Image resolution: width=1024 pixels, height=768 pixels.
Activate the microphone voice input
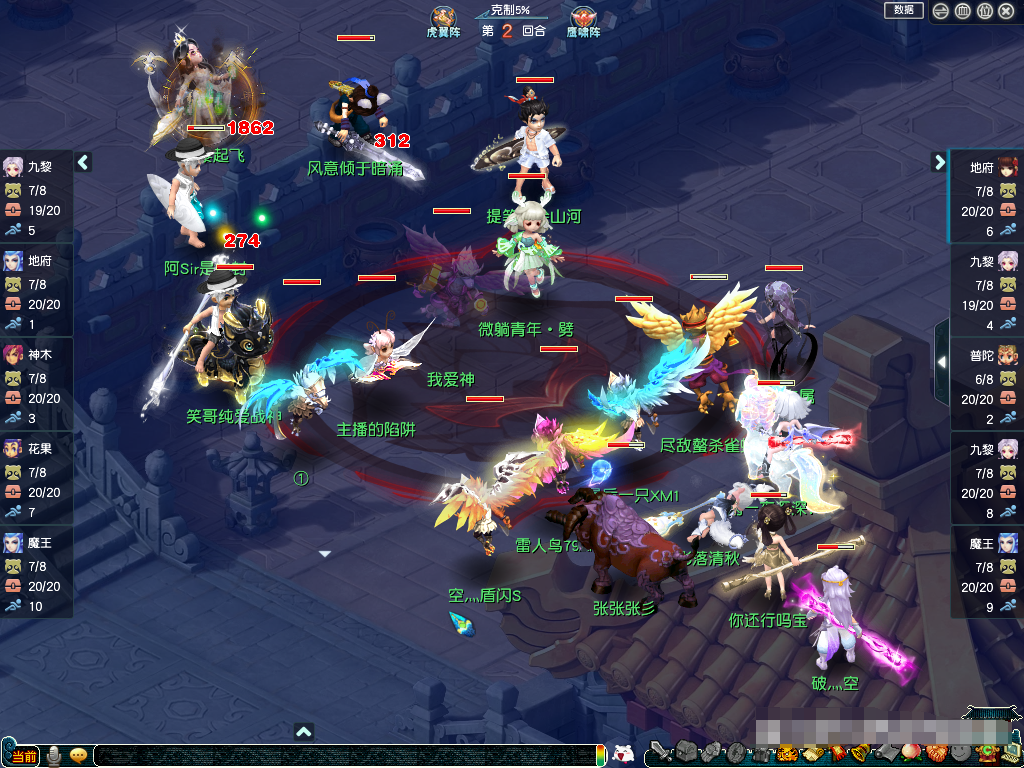[53, 756]
